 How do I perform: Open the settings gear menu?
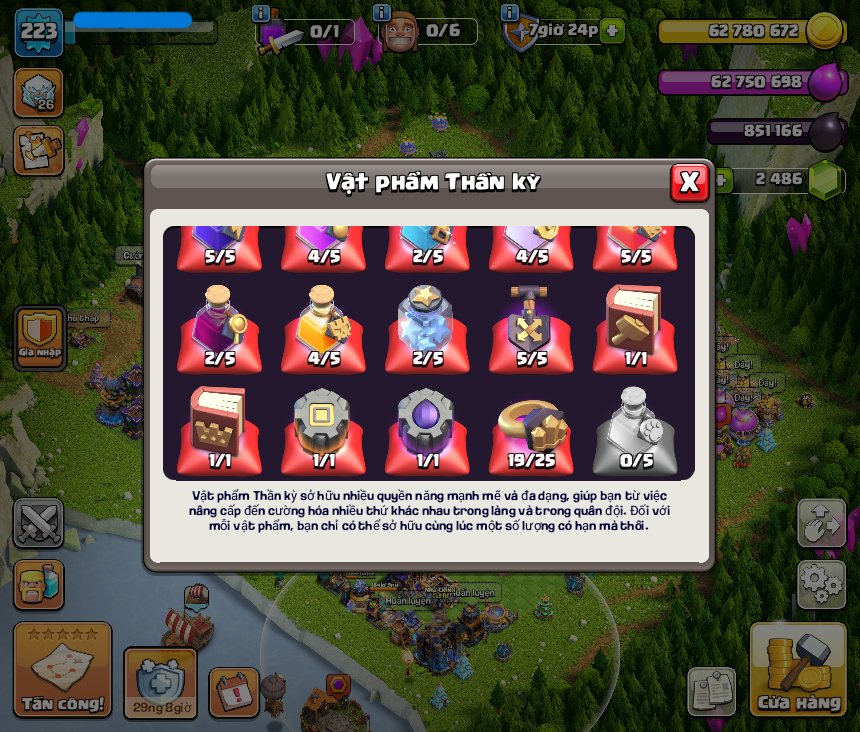821,584
